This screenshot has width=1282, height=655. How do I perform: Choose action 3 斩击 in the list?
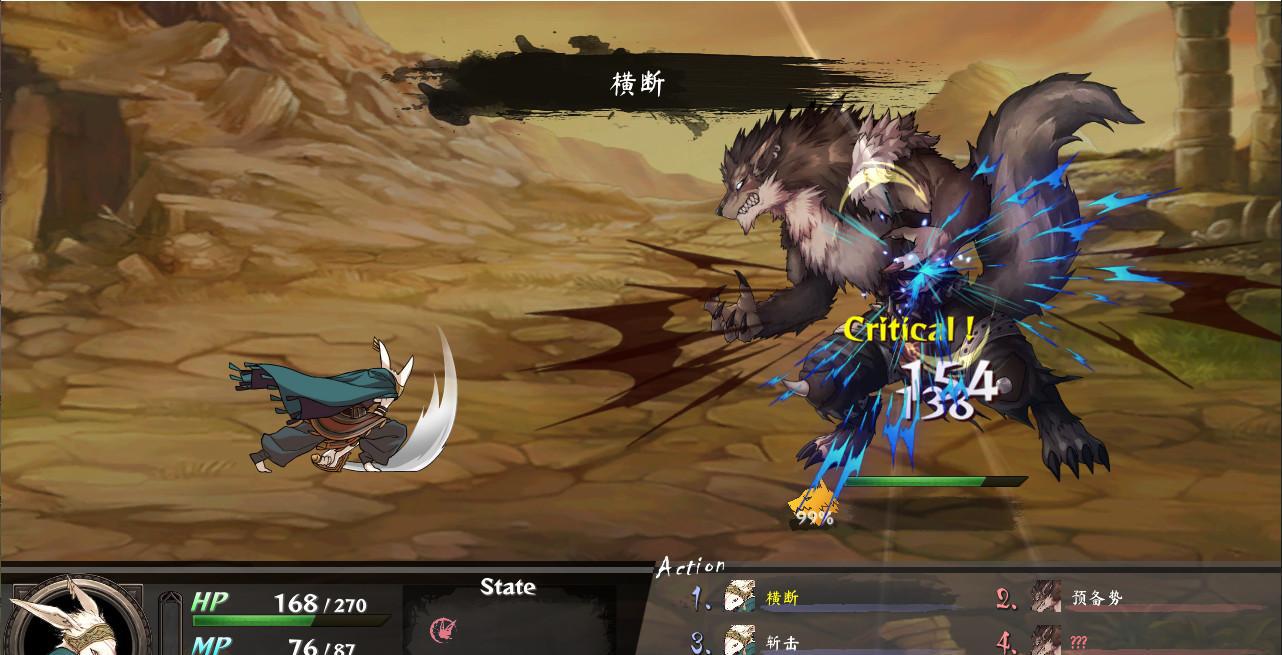pos(781,641)
